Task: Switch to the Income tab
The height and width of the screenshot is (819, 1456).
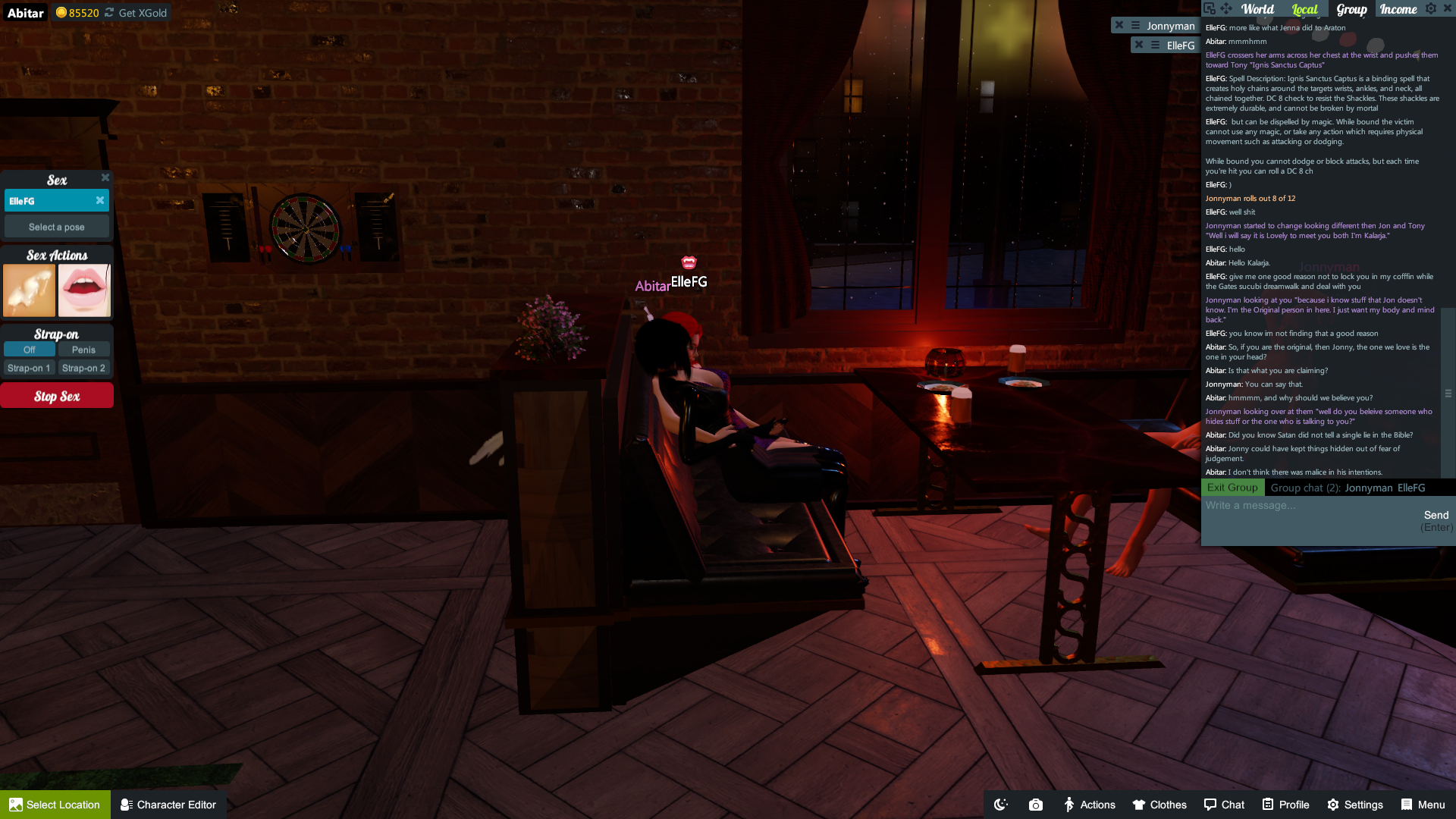Action: click(1398, 9)
